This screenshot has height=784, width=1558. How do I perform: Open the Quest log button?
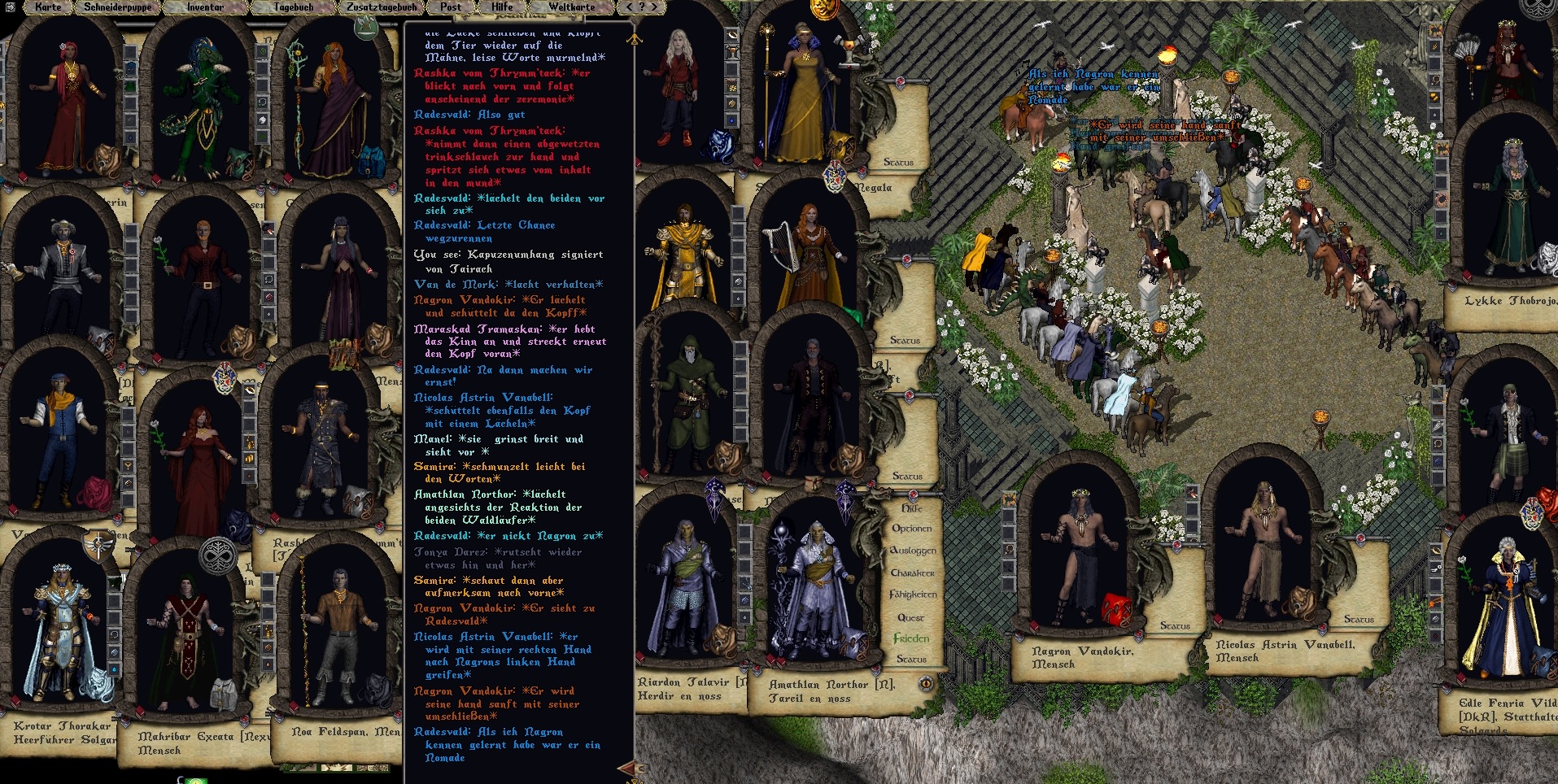click(x=910, y=617)
